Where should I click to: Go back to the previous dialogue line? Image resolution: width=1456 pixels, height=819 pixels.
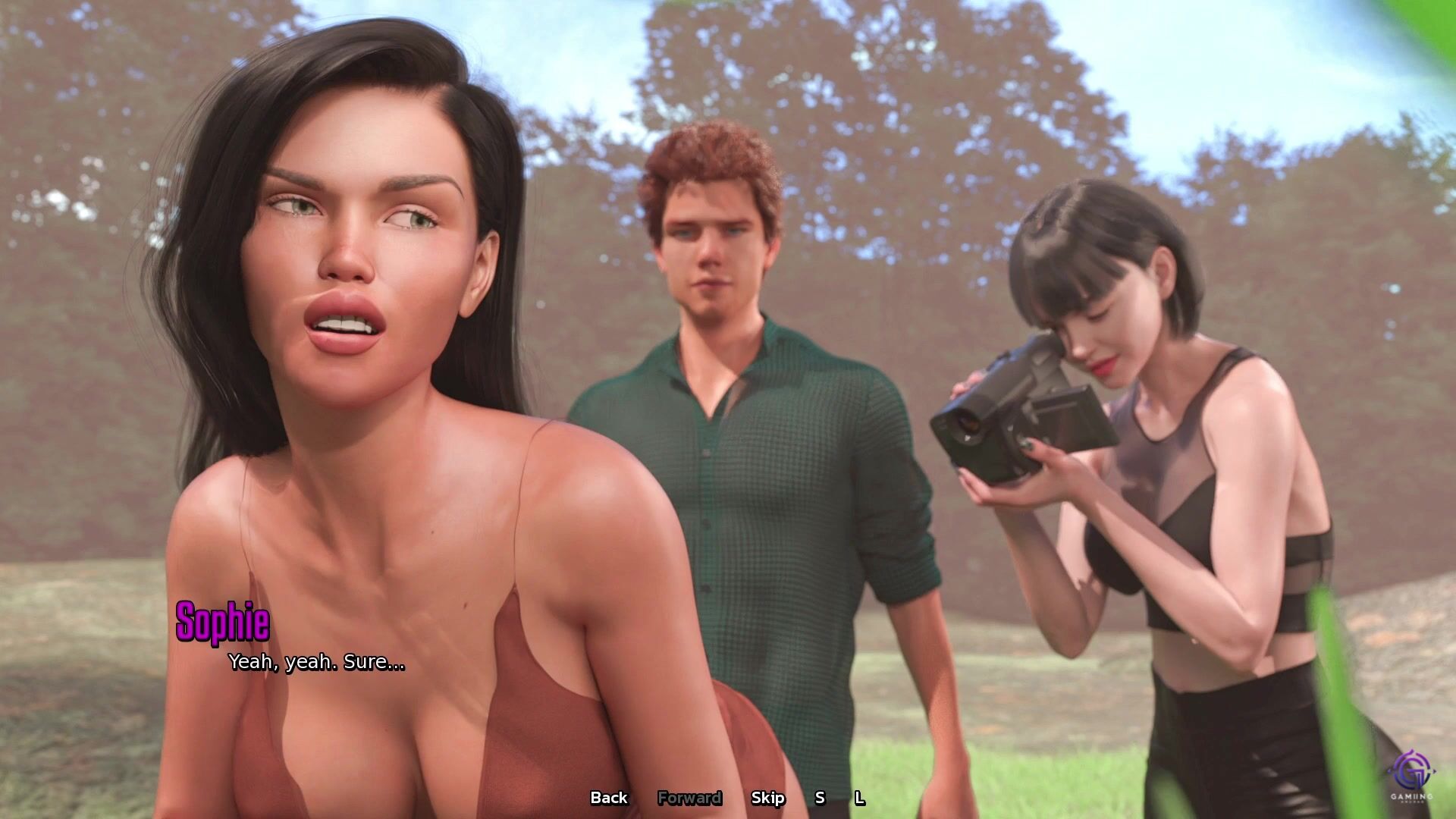coord(609,798)
